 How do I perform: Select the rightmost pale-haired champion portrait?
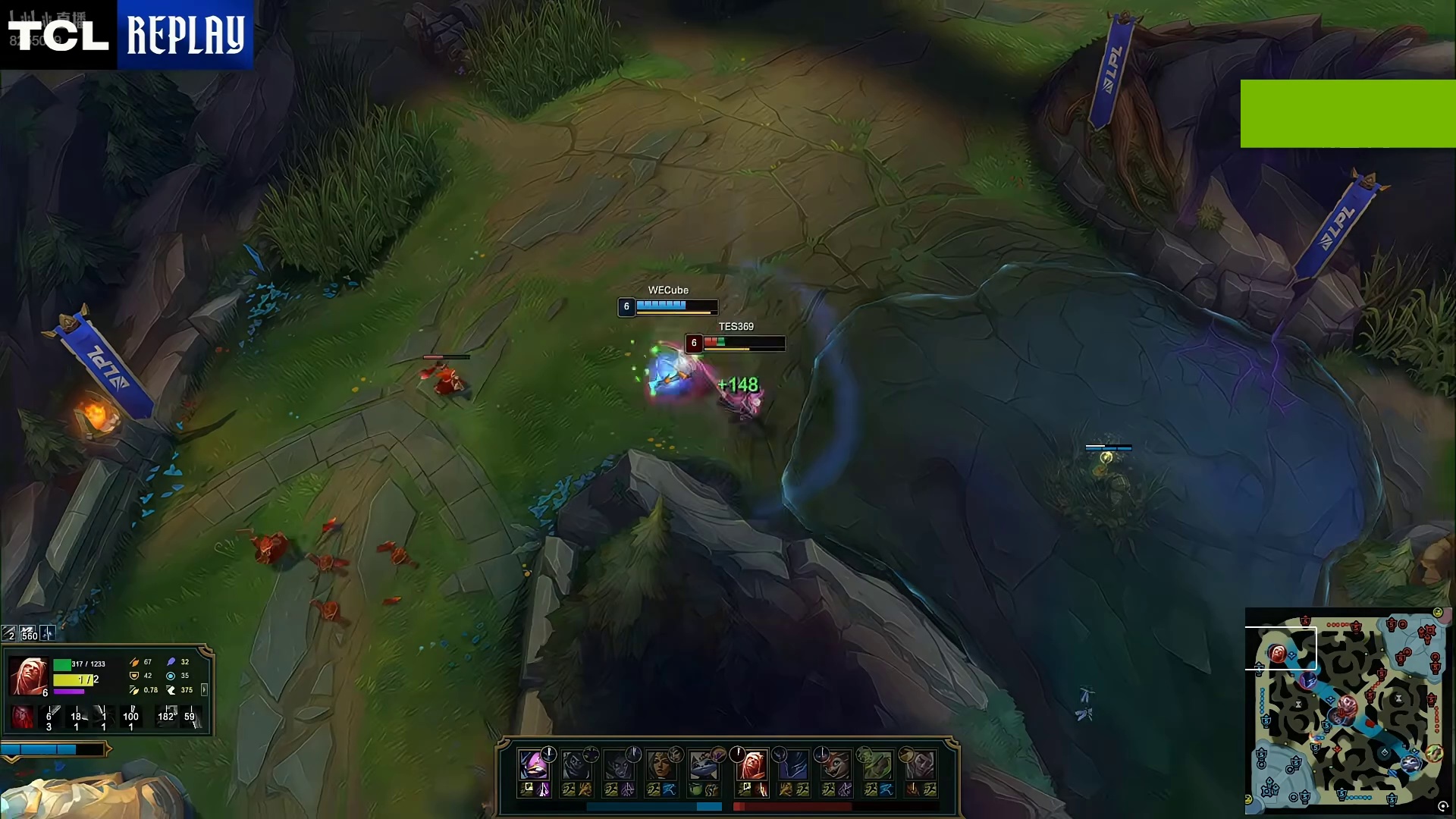click(x=920, y=764)
